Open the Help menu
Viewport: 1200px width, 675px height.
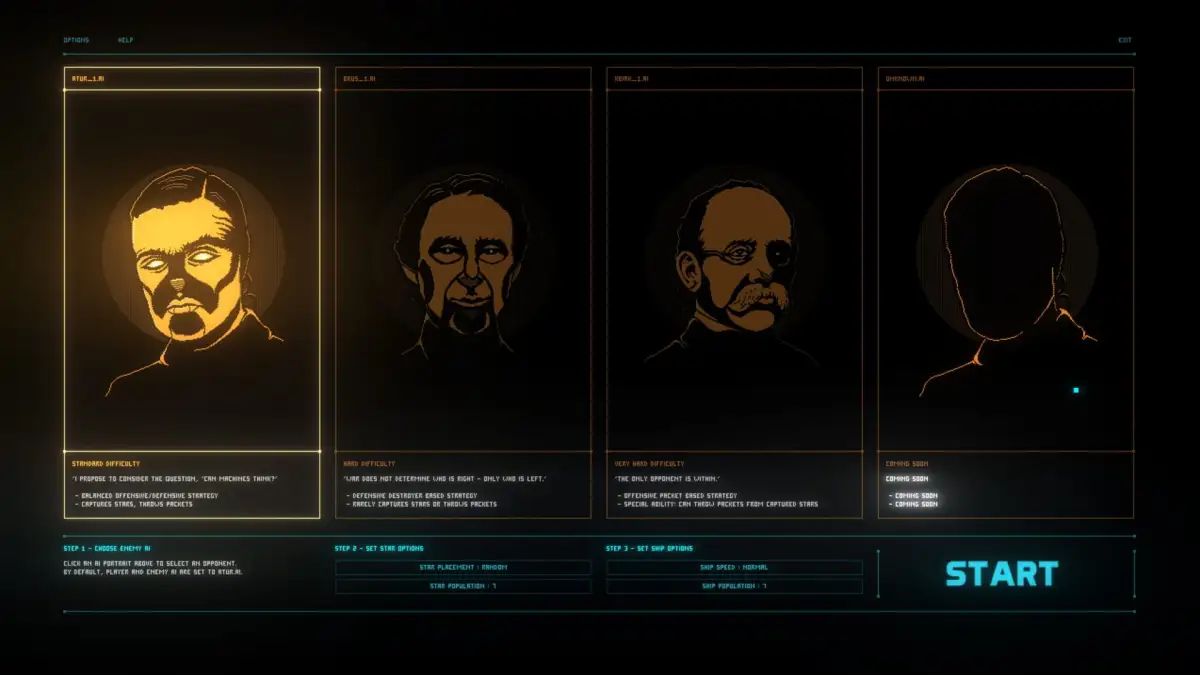pos(125,40)
